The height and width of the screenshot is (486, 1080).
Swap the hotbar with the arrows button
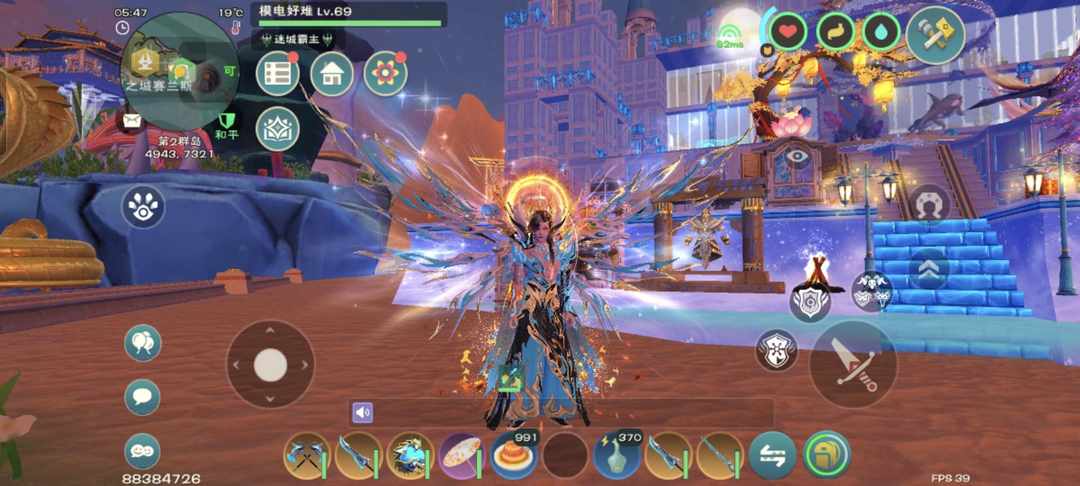(773, 456)
